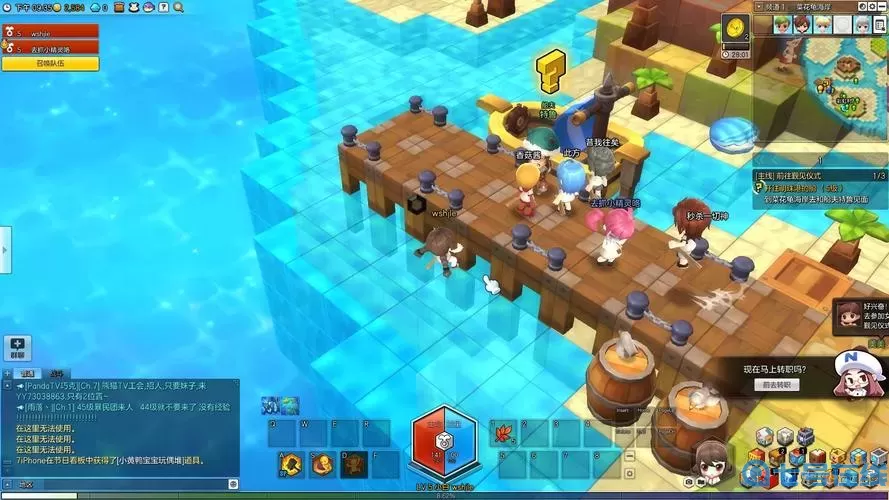Trigger the brown monkey skill in slot D

[353, 463]
